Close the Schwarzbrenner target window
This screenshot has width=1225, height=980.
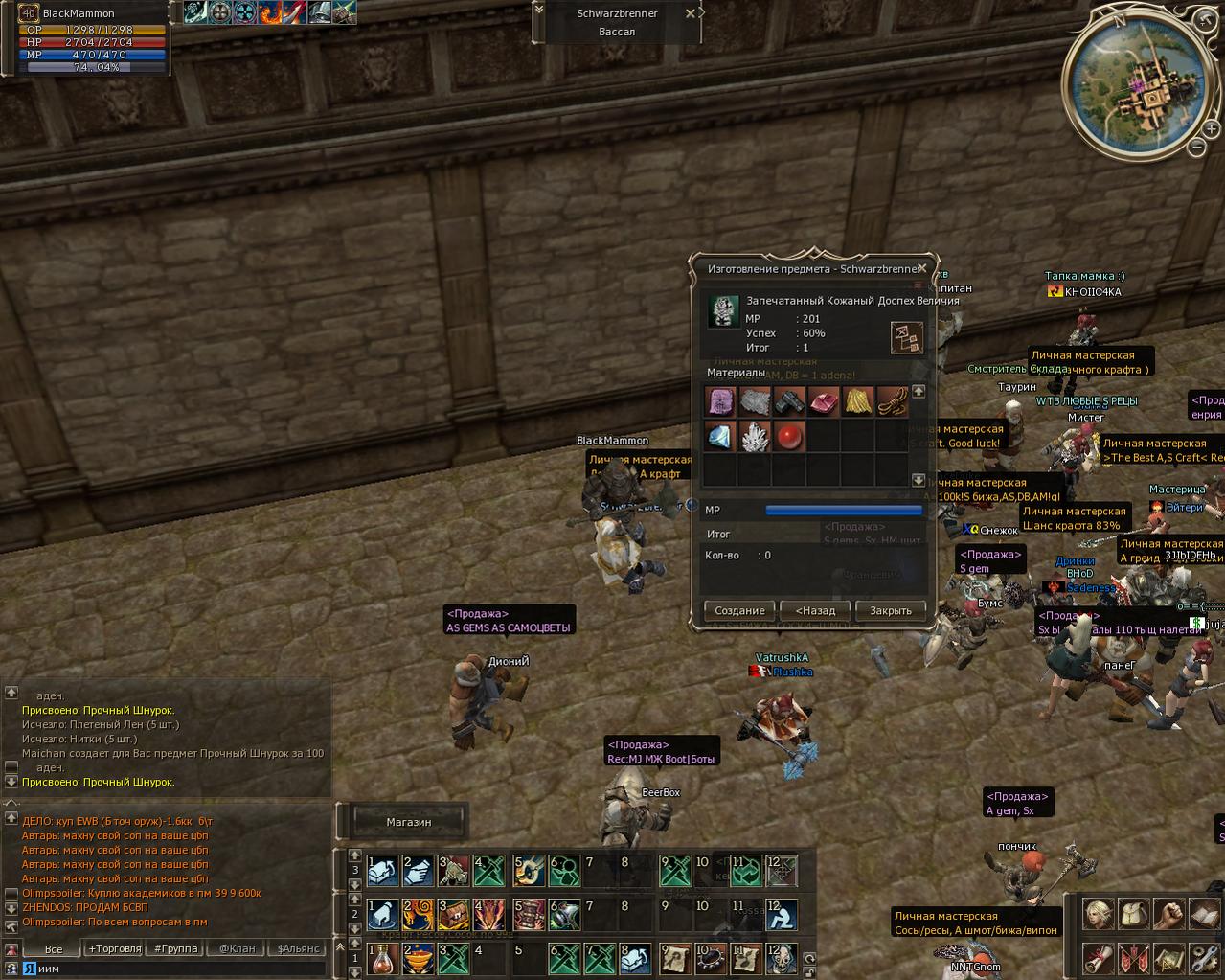(691, 13)
